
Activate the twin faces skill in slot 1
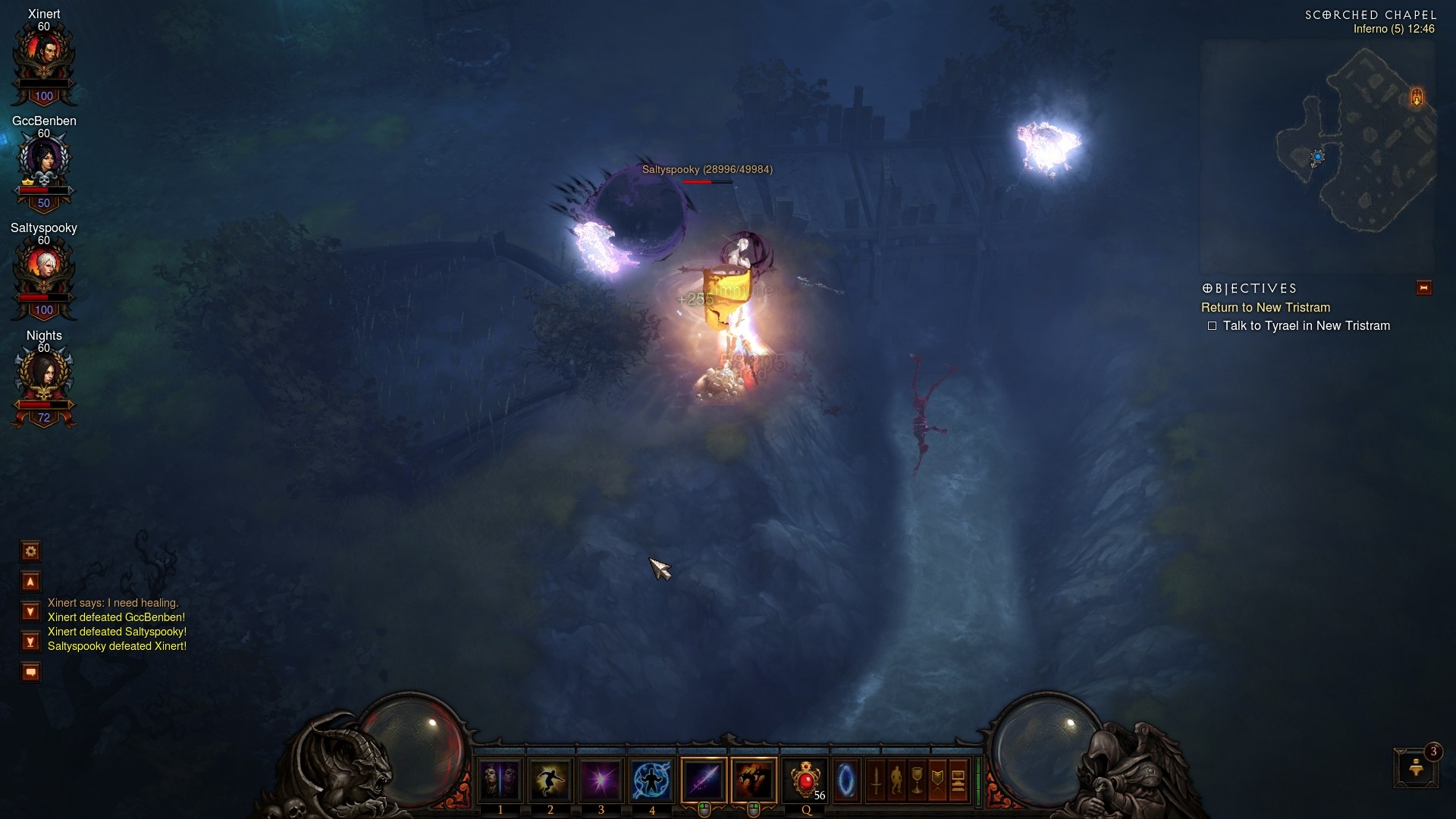[500, 780]
